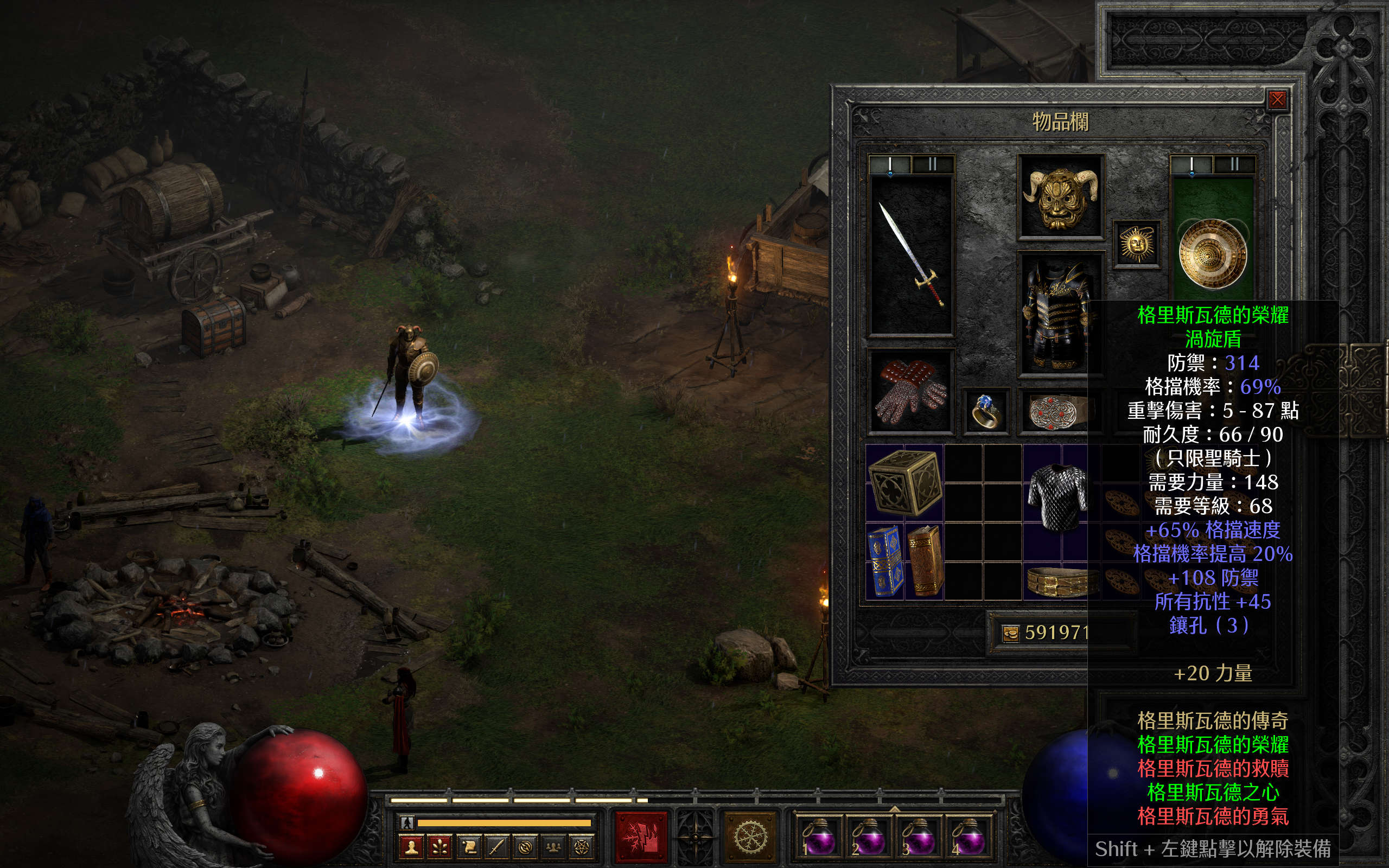
Task: Click the gold coin button beside 591971
Action: 1010,633
